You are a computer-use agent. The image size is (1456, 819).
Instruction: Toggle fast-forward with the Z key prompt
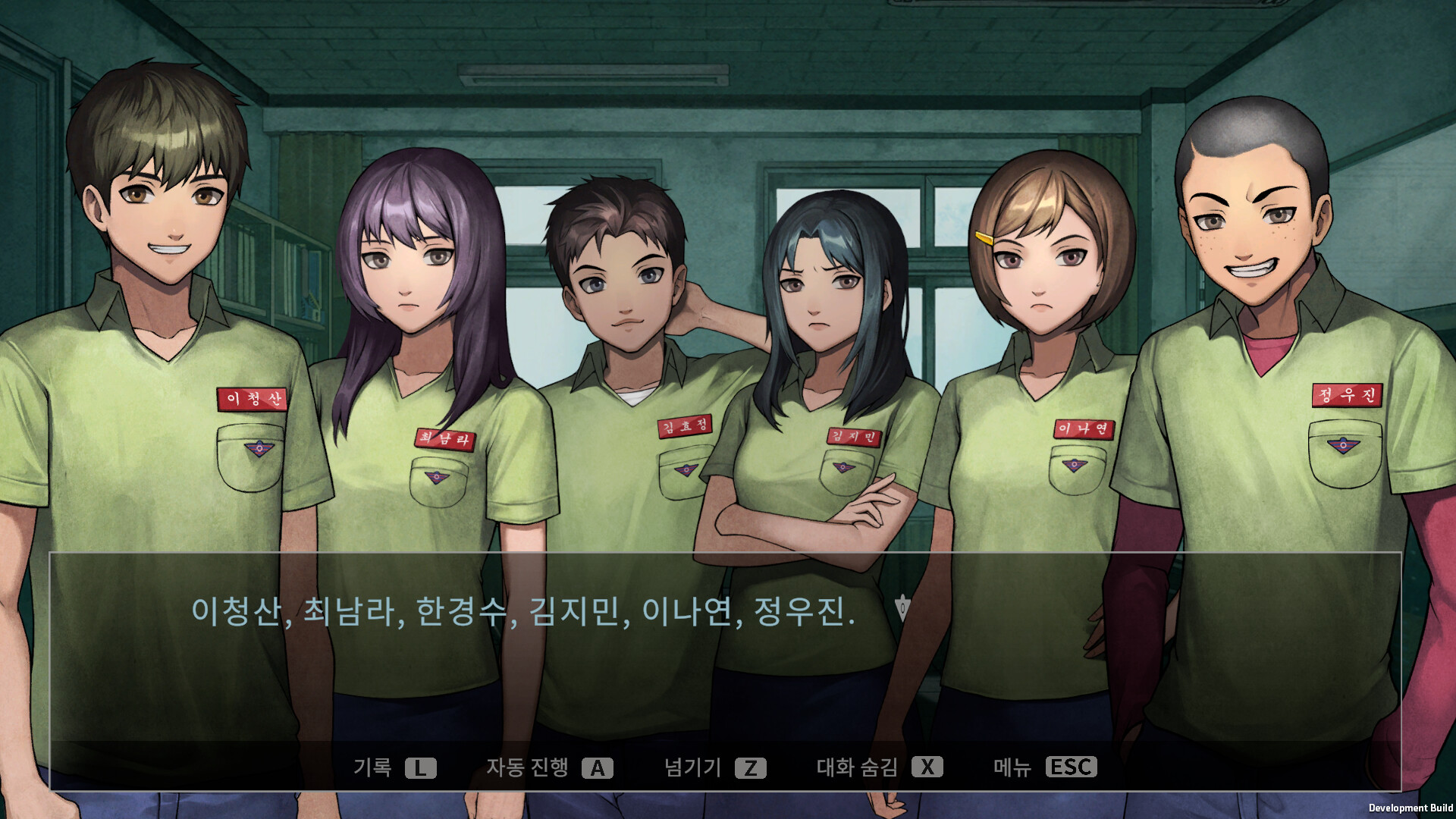[750, 767]
